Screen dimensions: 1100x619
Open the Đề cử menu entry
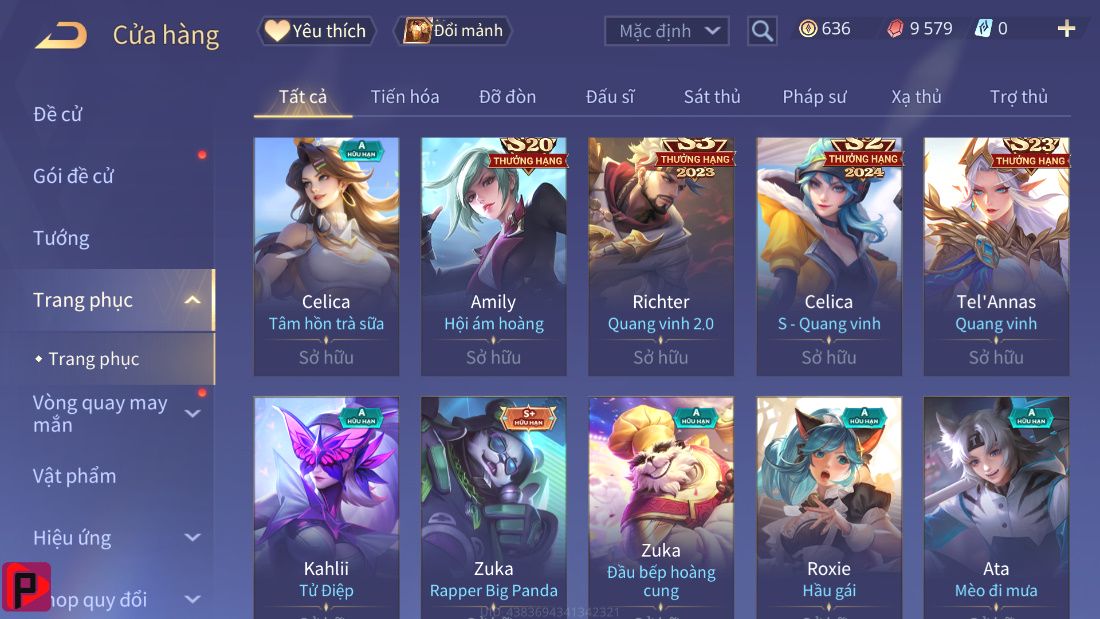(58, 114)
